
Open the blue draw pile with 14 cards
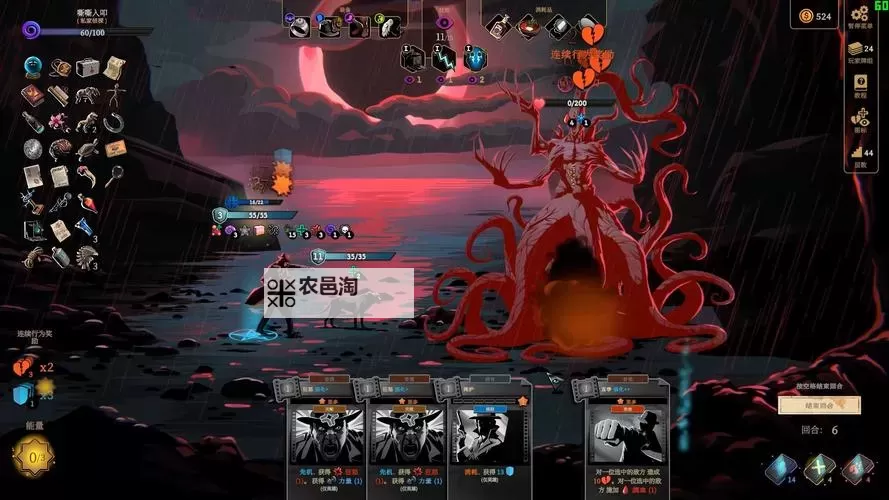[x=781, y=469]
